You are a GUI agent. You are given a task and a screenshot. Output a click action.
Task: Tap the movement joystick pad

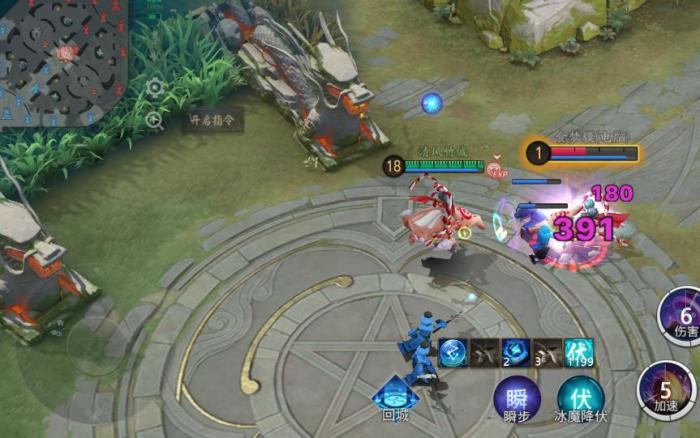coord(95,345)
